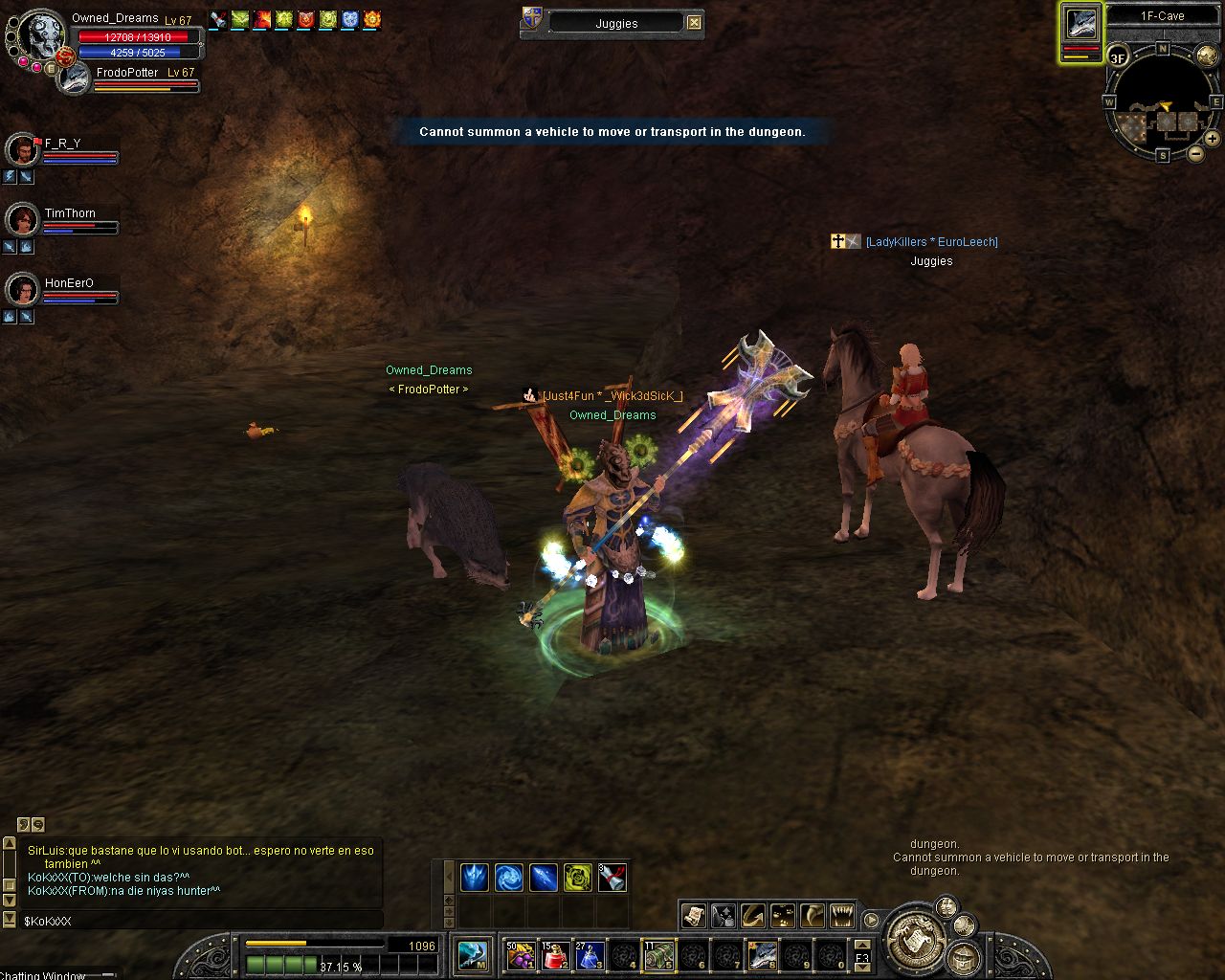The image size is (1225, 980).
Task: Select party member F_R_Y portrait
Action: tap(21, 151)
